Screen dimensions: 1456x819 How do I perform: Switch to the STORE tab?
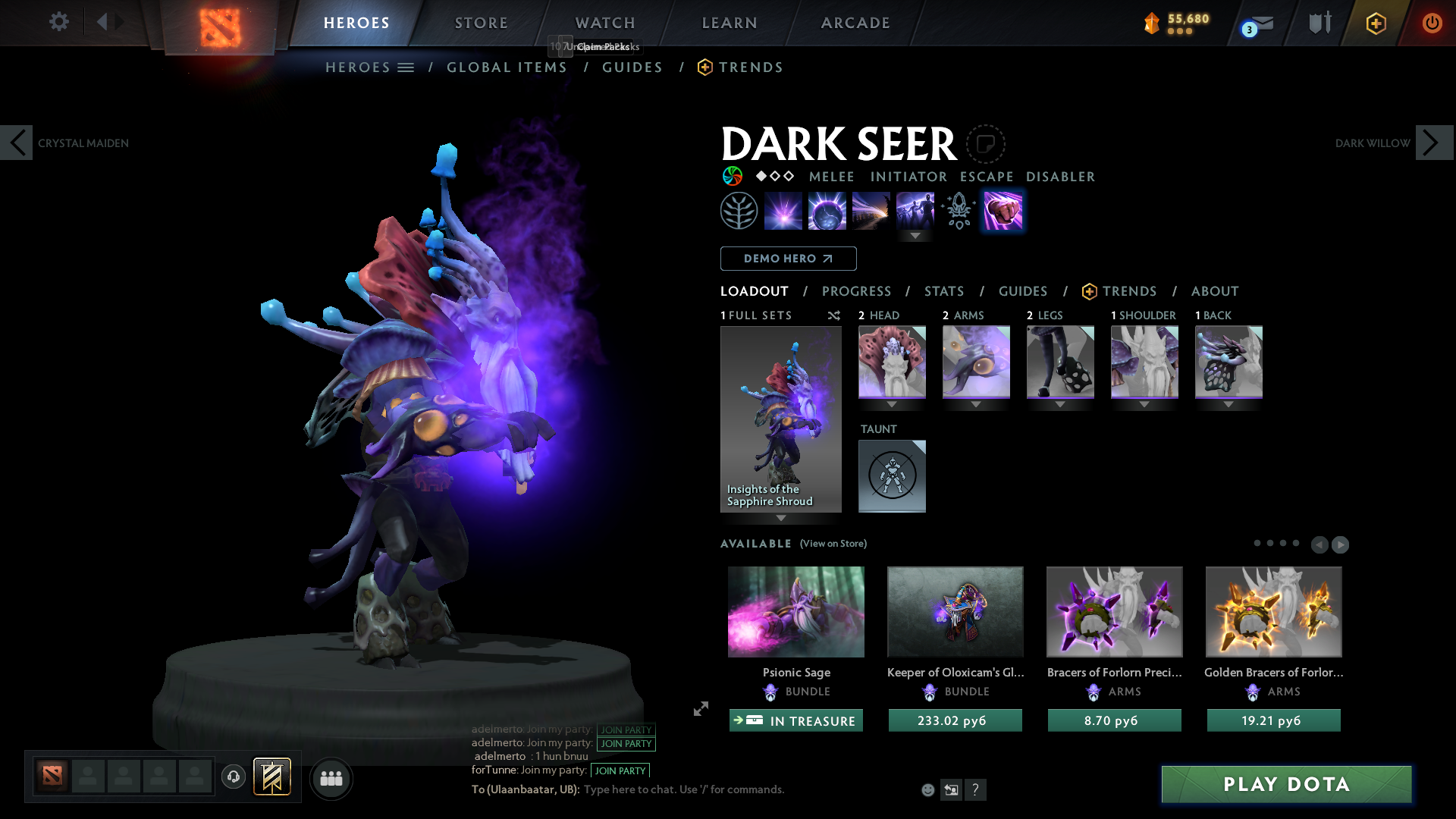(x=481, y=23)
